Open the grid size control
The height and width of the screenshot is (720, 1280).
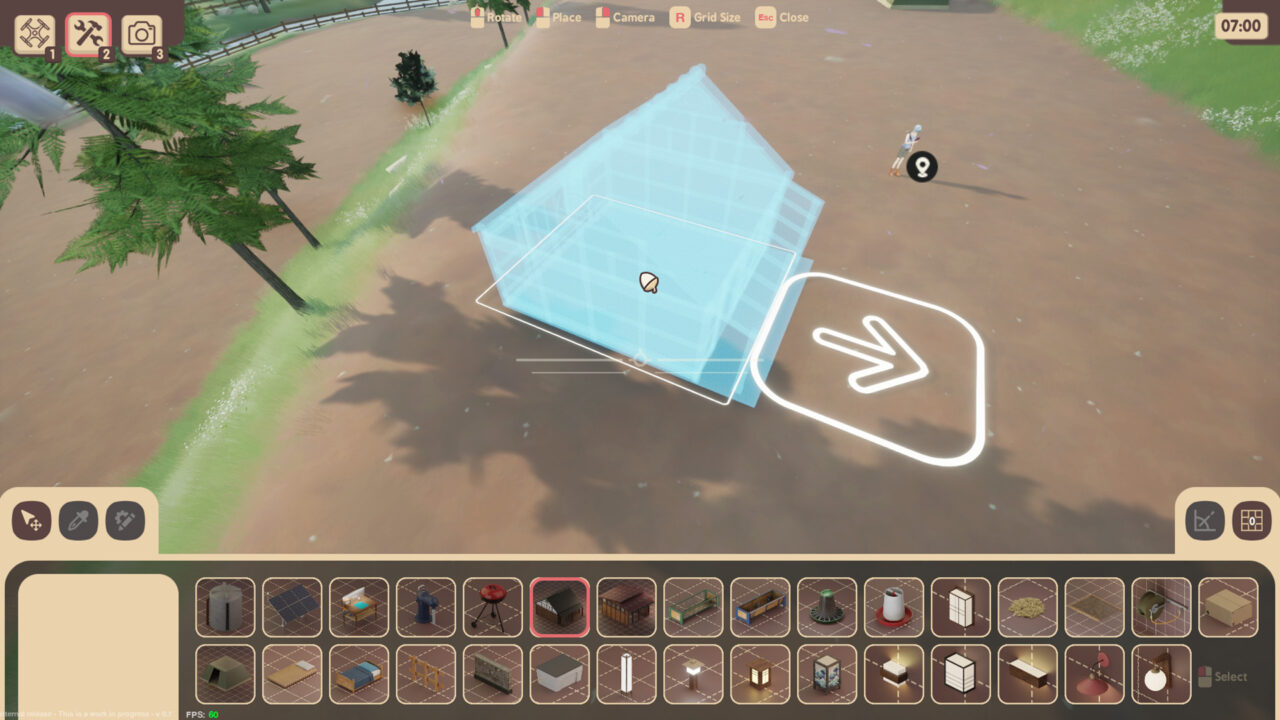(x=1252, y=521)
